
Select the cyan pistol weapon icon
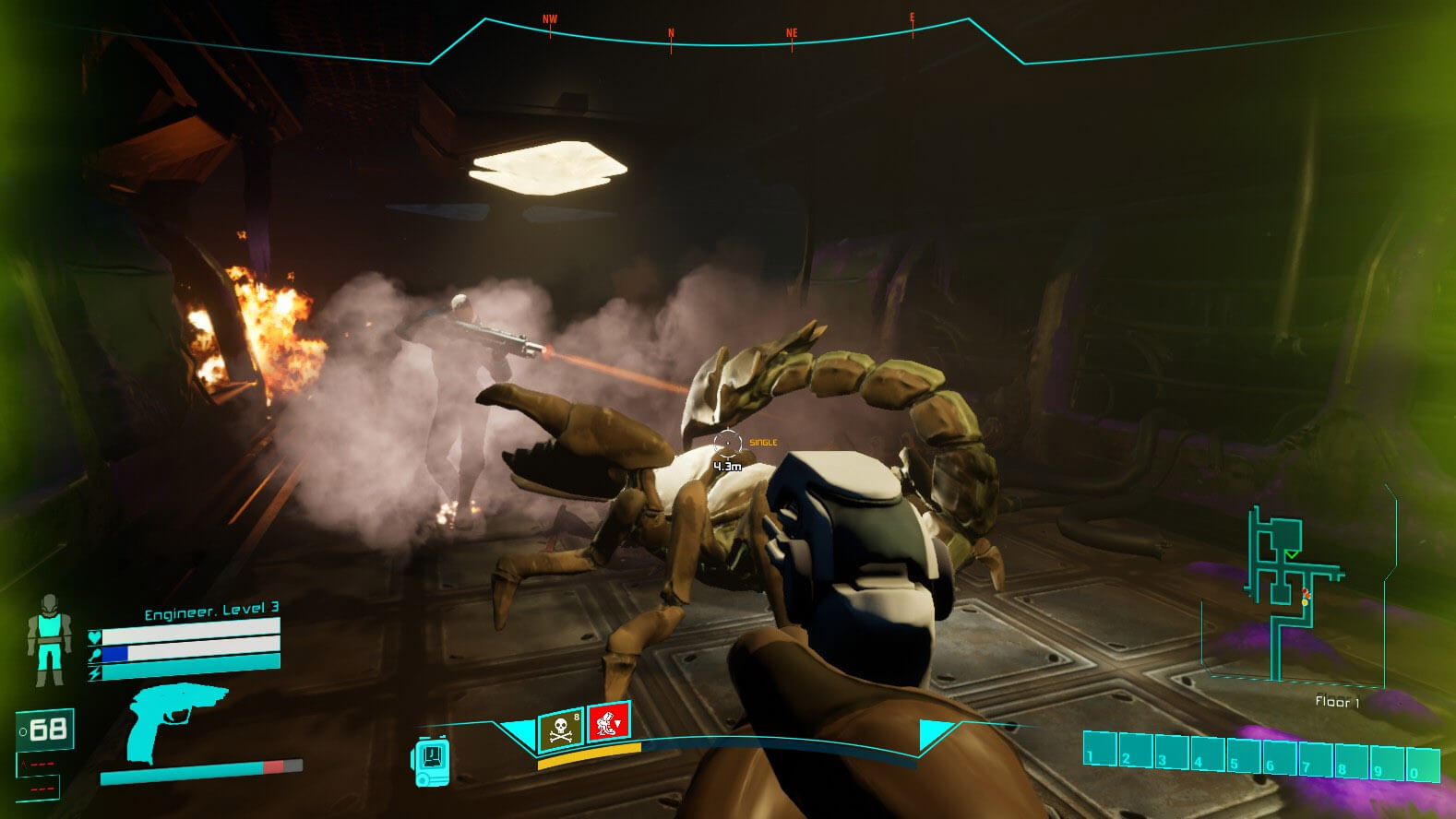174,720
